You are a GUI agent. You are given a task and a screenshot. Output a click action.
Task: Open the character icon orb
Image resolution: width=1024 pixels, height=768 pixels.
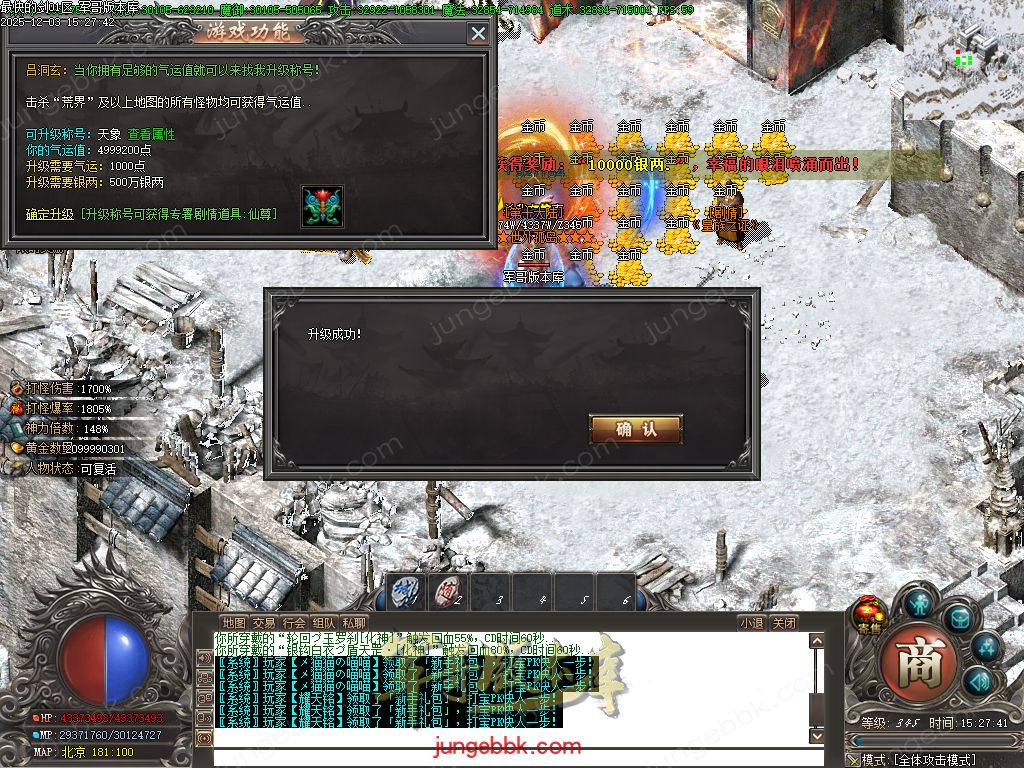pos(918,602)
